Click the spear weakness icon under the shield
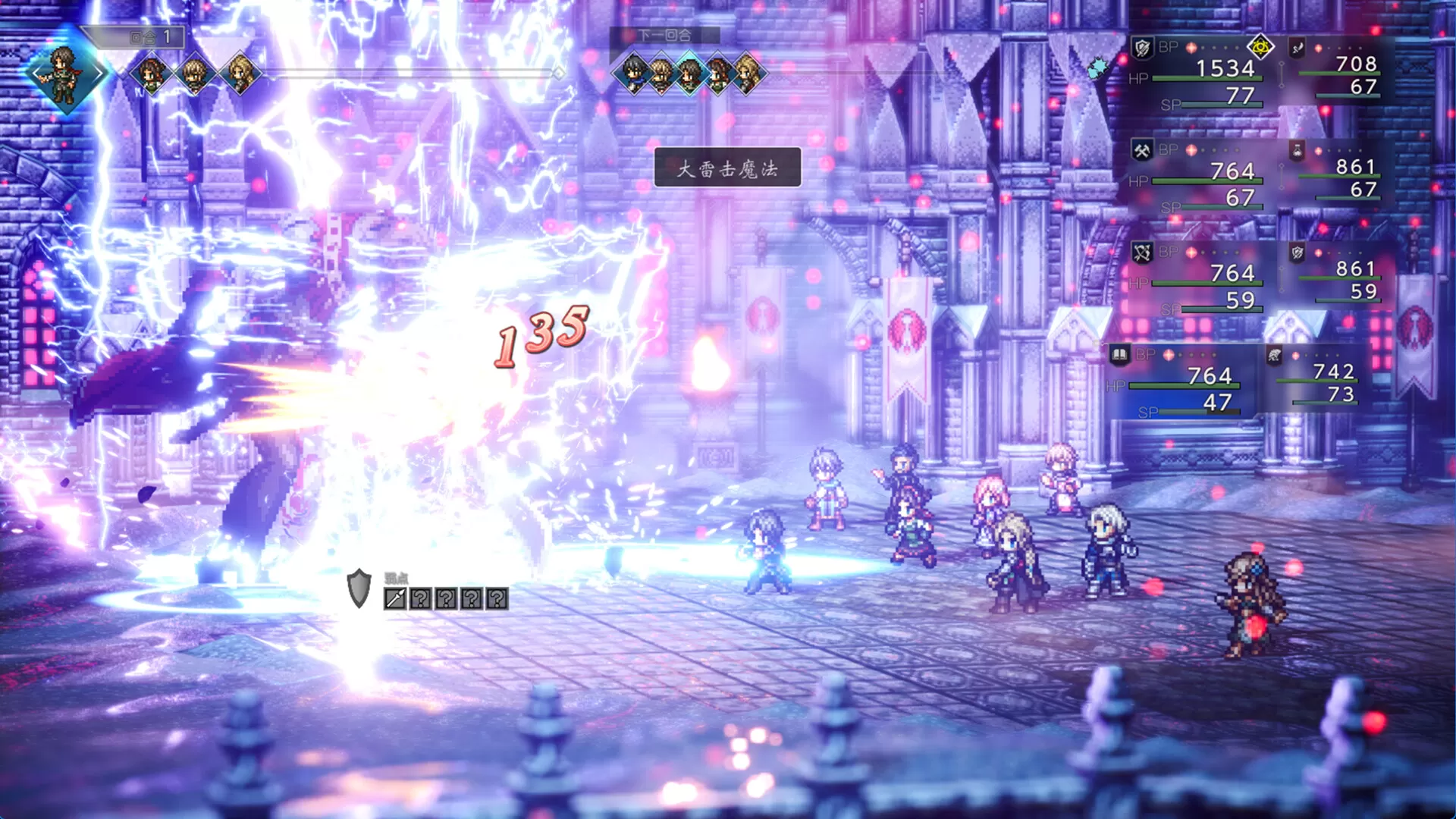Screen dimensions: 1456x819 pos(395,598)
